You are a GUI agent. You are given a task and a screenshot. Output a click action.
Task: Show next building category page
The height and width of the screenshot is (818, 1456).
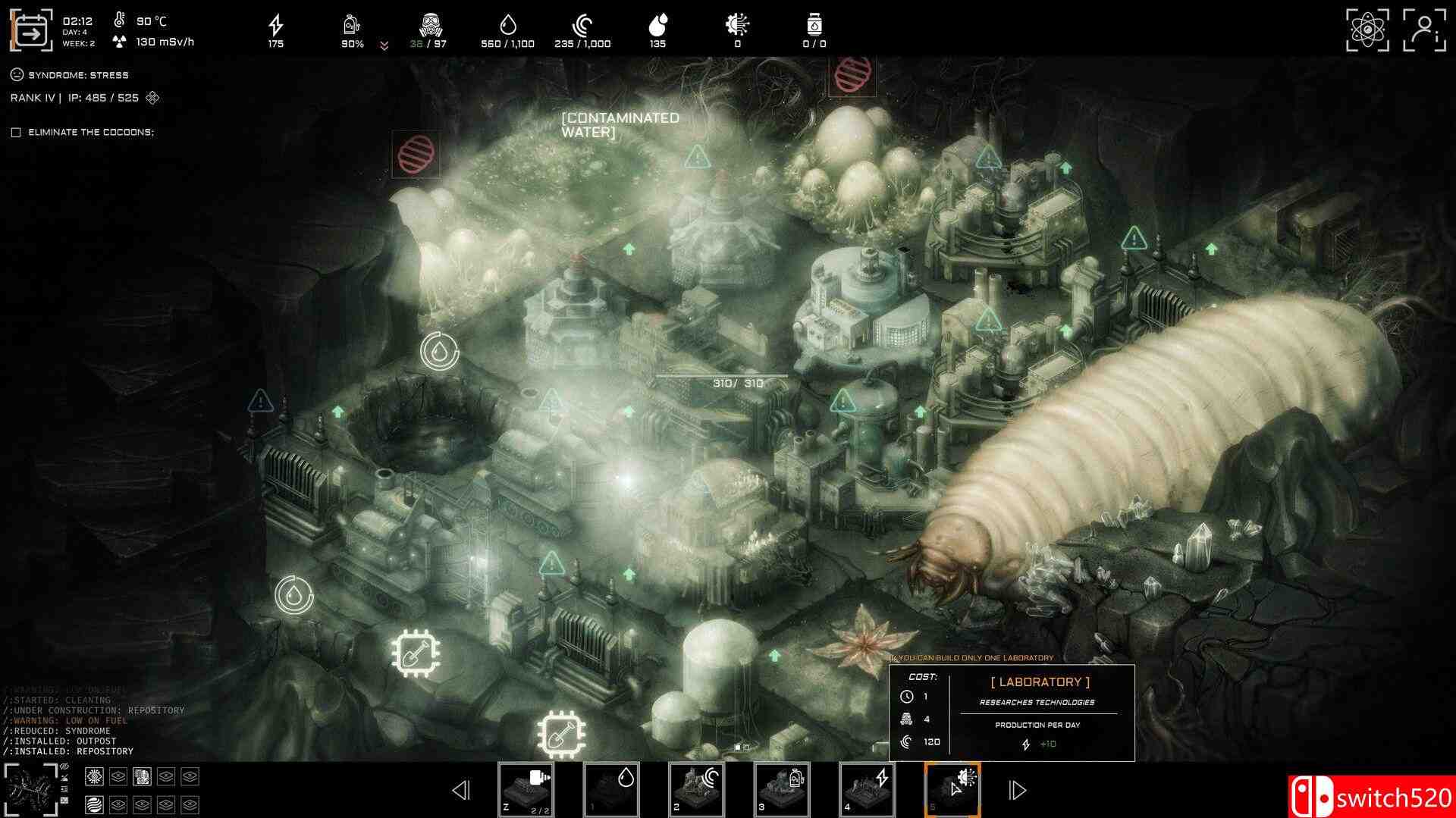[1017, 791]
